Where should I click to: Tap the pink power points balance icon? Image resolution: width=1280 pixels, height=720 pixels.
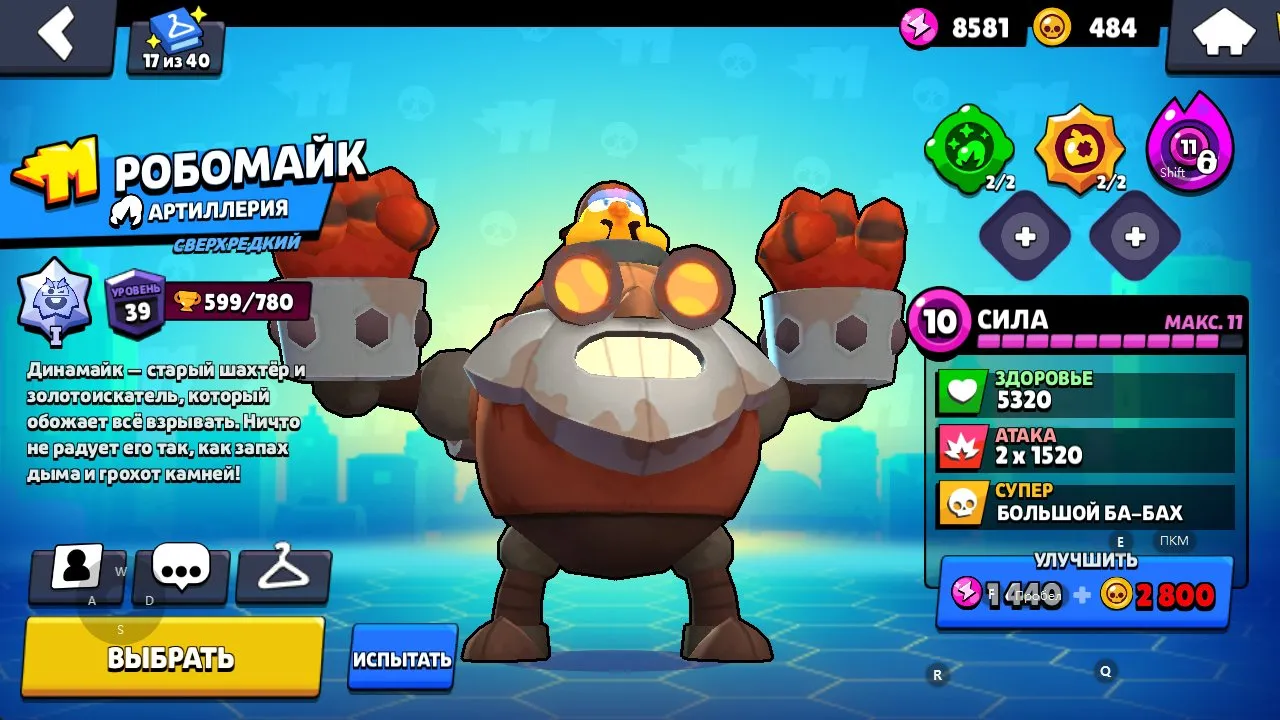tap(917, 28)
